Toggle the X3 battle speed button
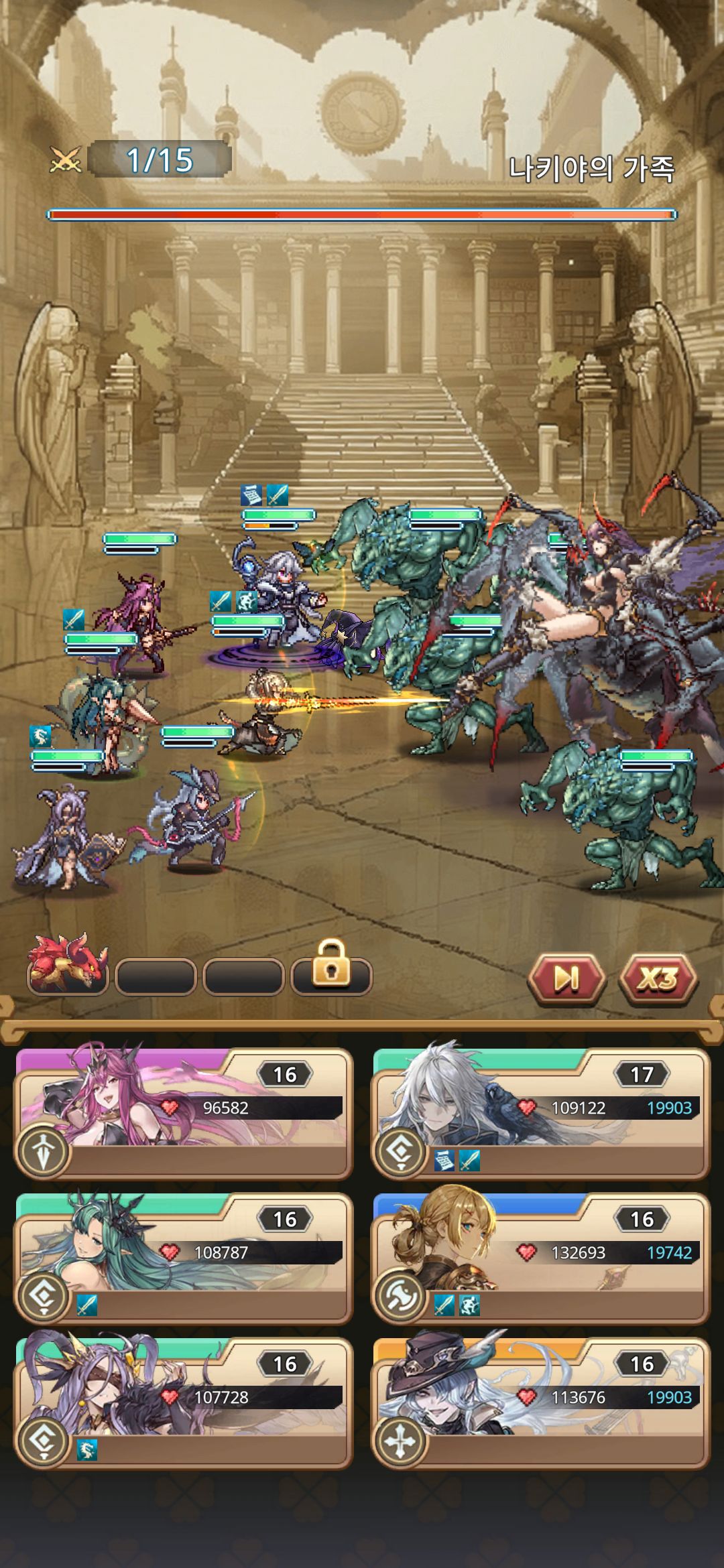Image resolution: width=724 pixels, height=1568 pixels. pyautogui.click(x=658, y=979)
